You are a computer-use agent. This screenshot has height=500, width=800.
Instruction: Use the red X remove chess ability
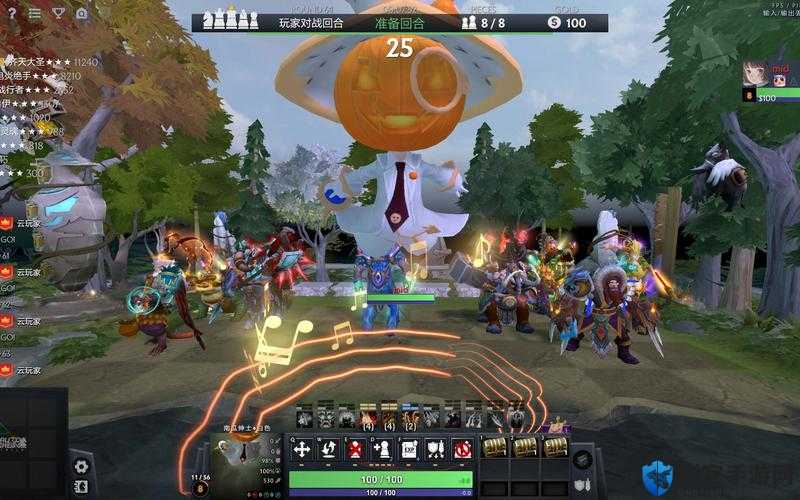coord(355,449)
